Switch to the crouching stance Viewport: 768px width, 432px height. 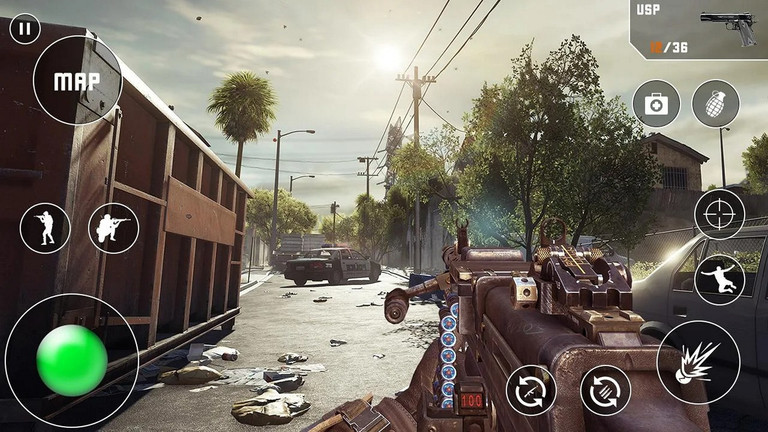click(113, 228)
